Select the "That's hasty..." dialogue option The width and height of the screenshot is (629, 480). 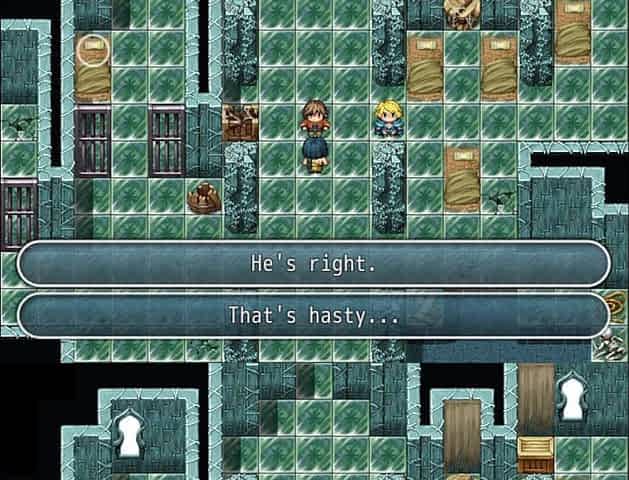pos(314,316)
